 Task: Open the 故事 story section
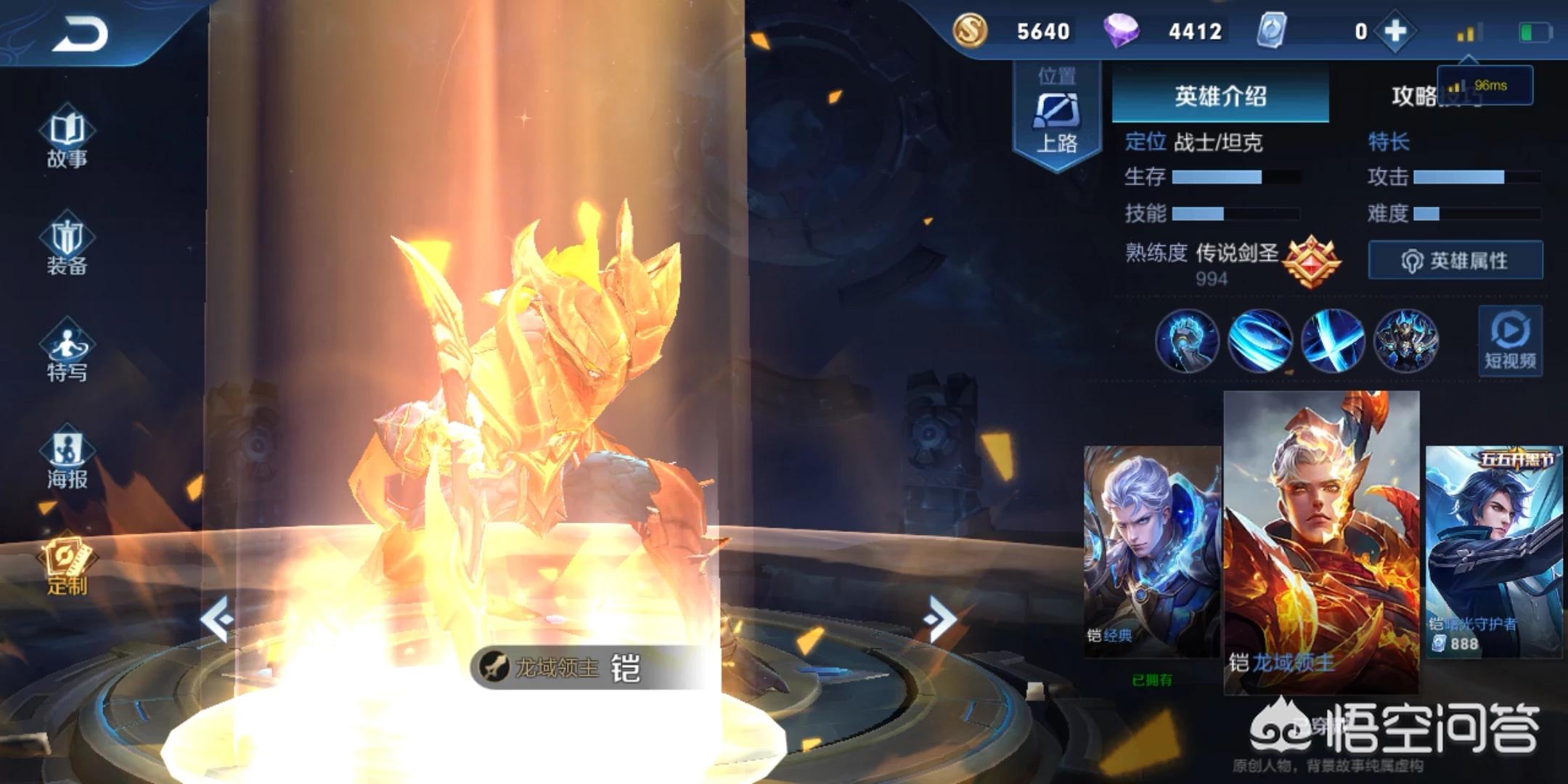pyautogui.click(x=67, y=139)
